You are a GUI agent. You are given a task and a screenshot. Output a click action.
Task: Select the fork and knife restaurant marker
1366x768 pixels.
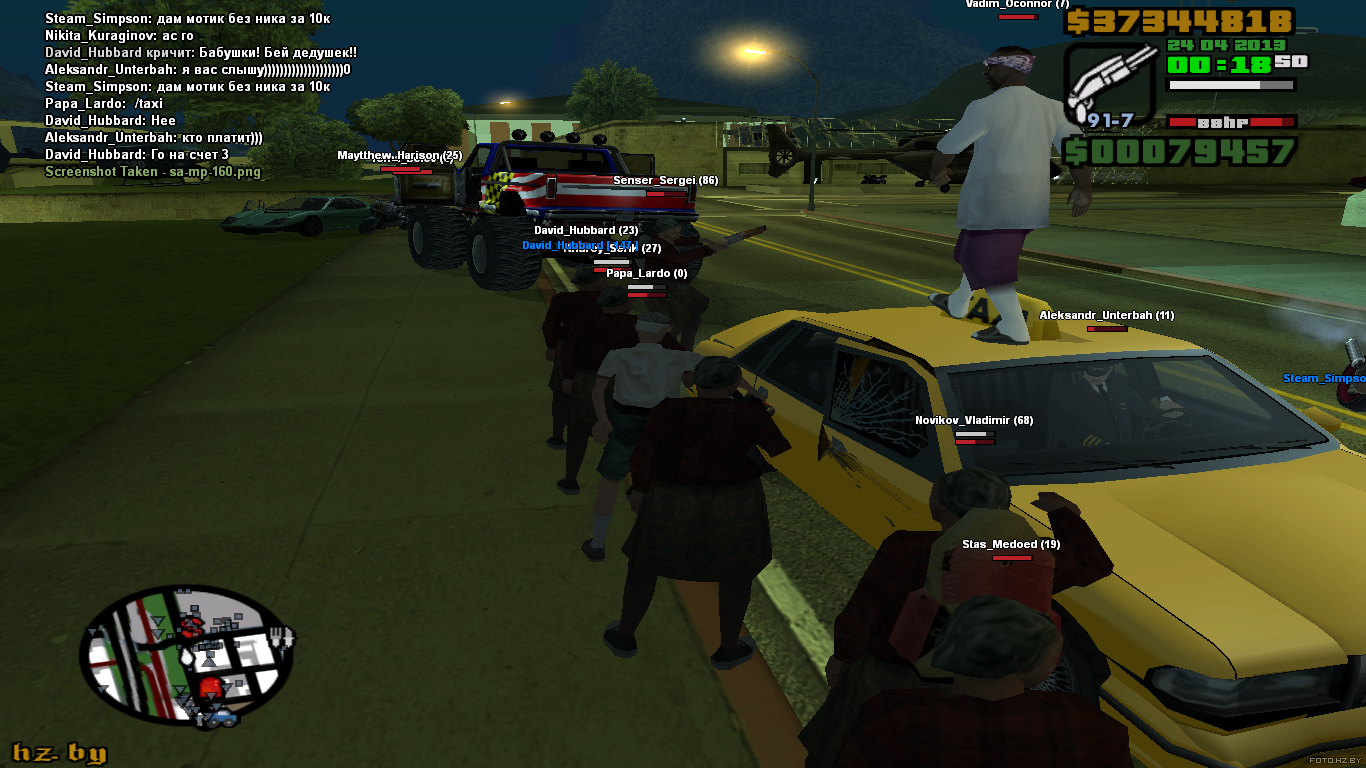[x=283, y=637]
